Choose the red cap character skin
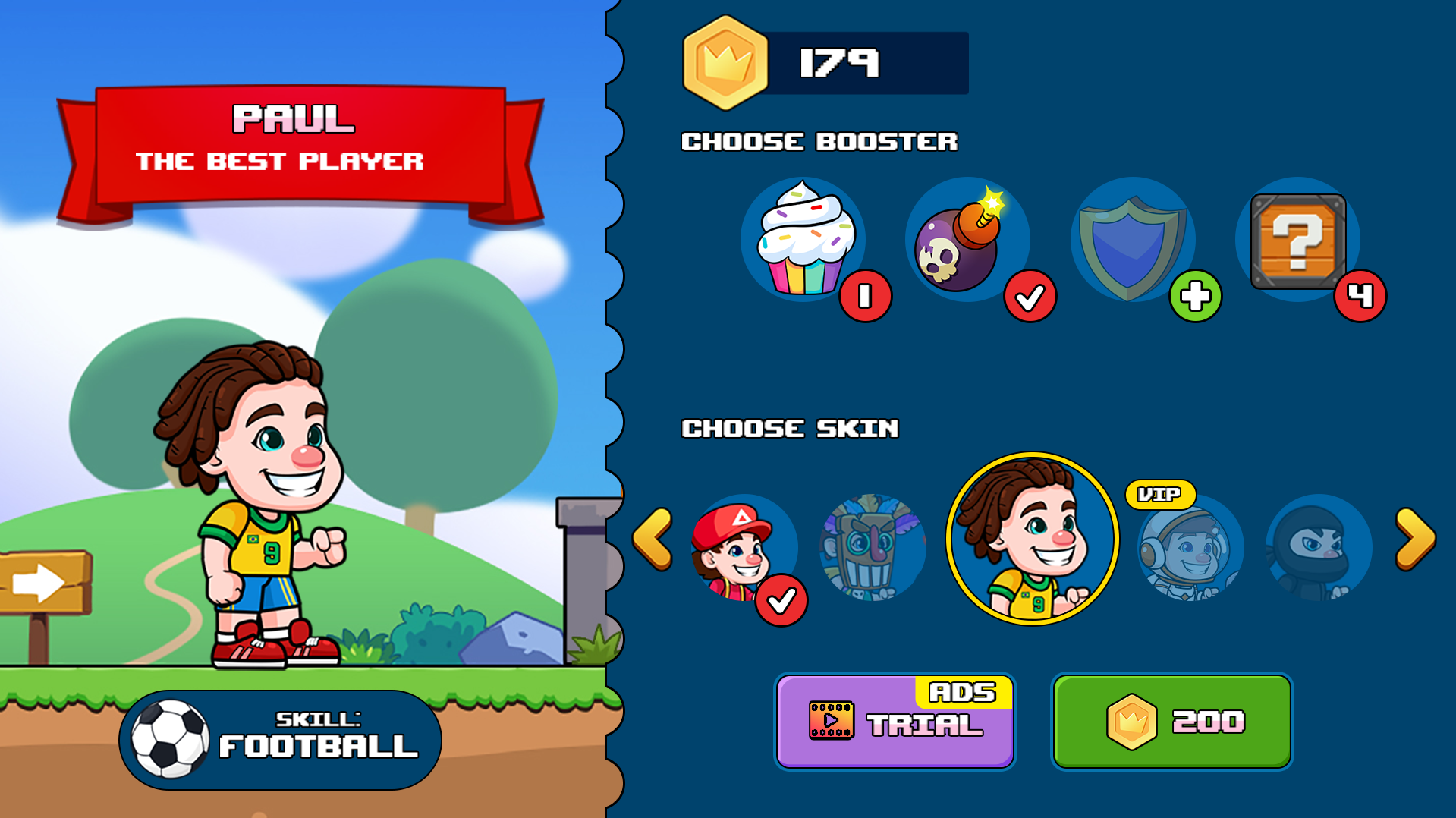This screenshot has width=1456, height=818. pos(742,548)
